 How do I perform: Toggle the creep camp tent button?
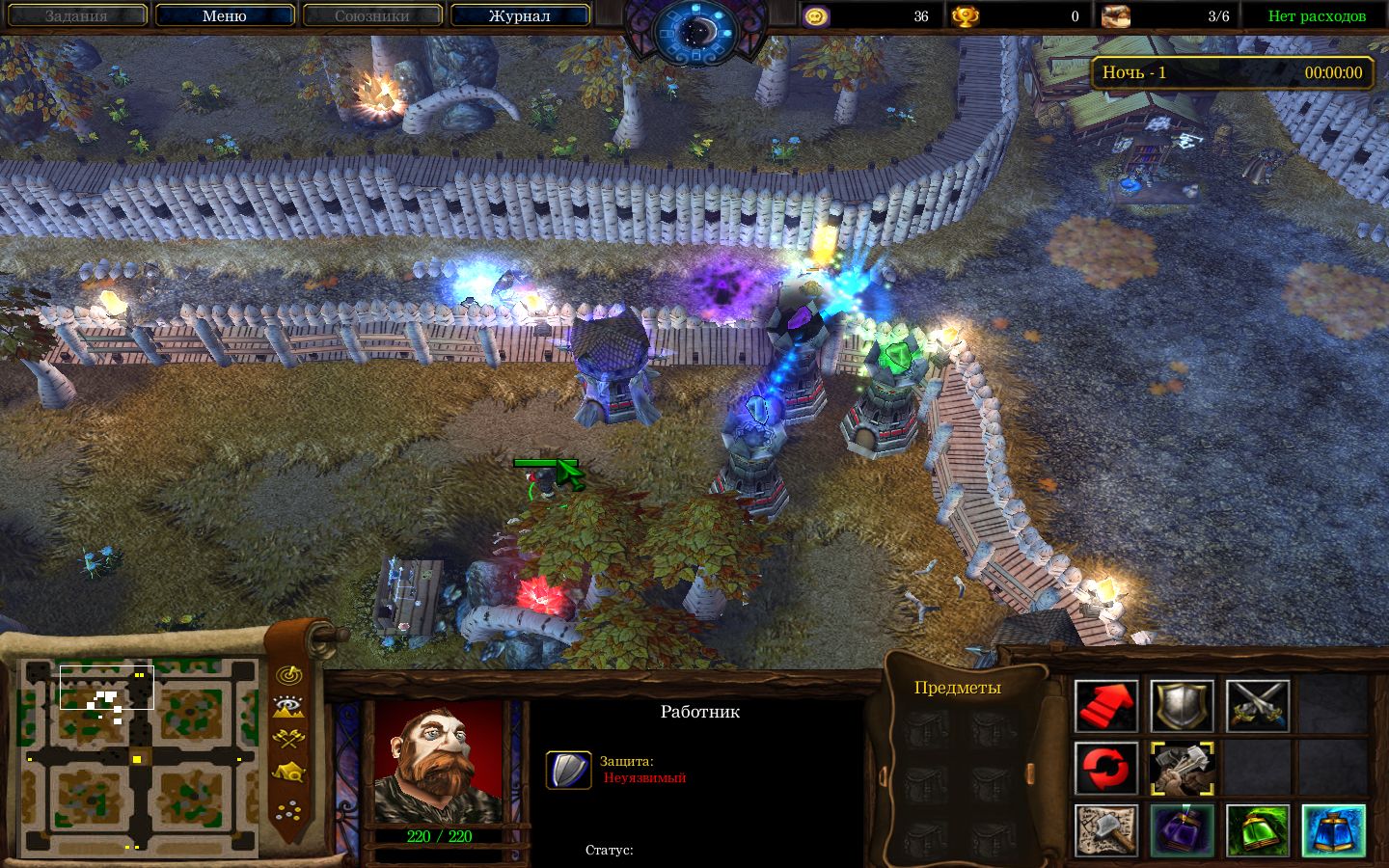[287, 773]
